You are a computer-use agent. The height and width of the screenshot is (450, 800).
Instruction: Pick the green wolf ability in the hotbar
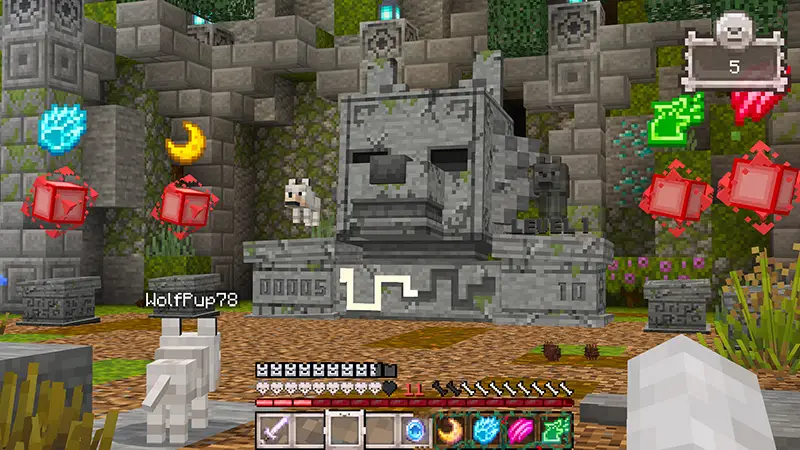557,429
